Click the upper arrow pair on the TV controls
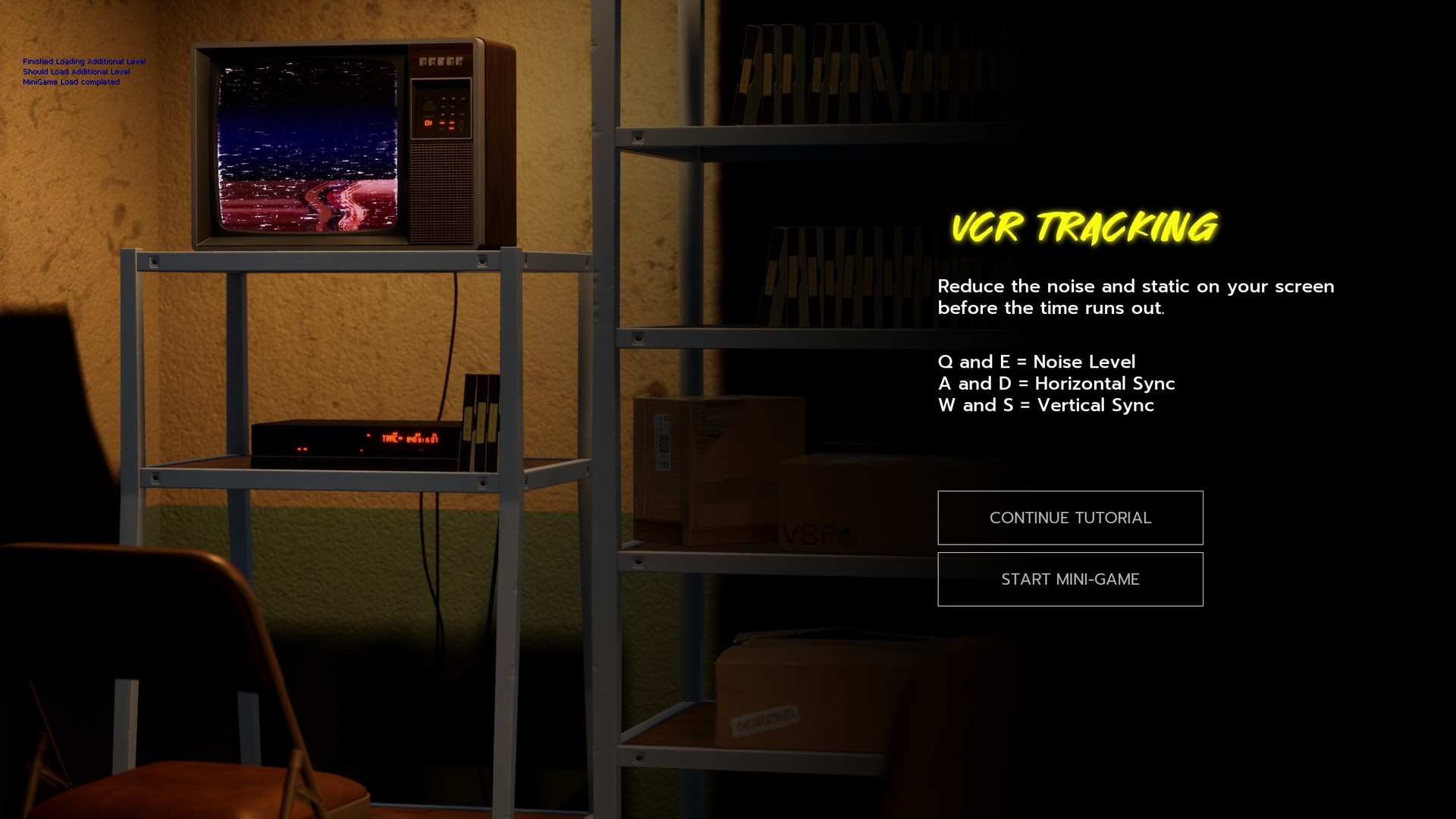 coord(447,99)
